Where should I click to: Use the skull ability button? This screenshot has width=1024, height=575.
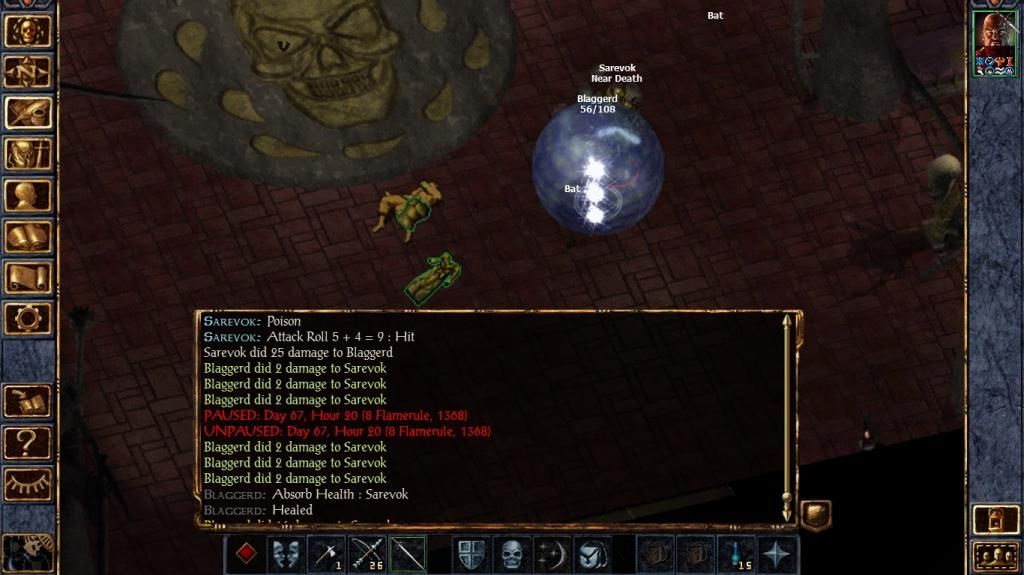pyautogui.click(x=512, y=554)
